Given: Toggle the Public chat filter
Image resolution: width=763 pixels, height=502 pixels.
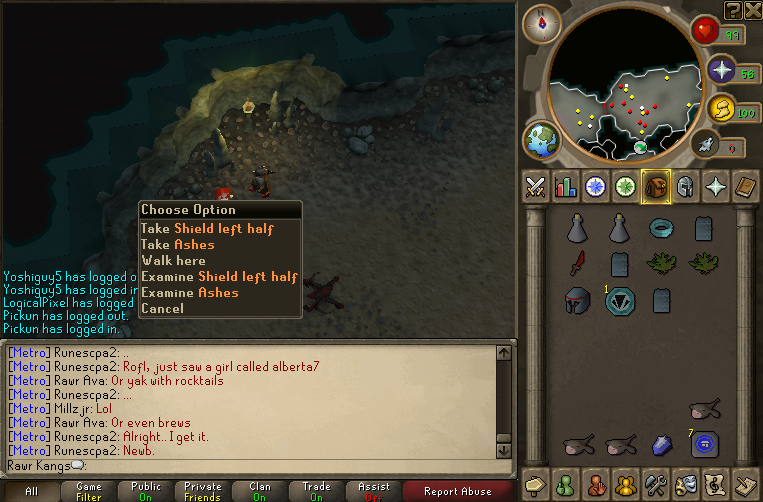Looking at the screenshot, I should [146, 491].
